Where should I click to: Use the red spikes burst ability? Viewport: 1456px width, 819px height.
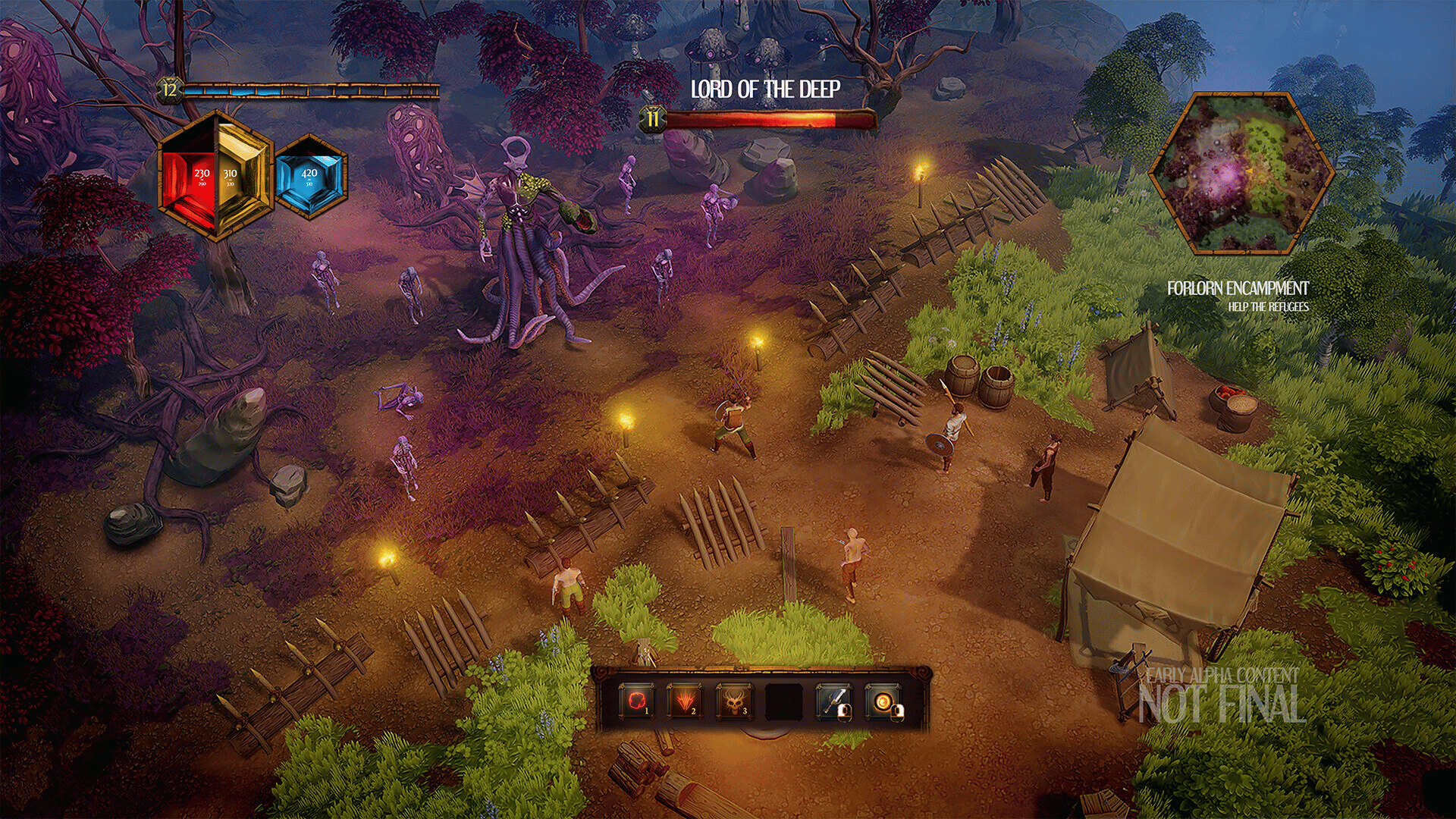(684, 701)
